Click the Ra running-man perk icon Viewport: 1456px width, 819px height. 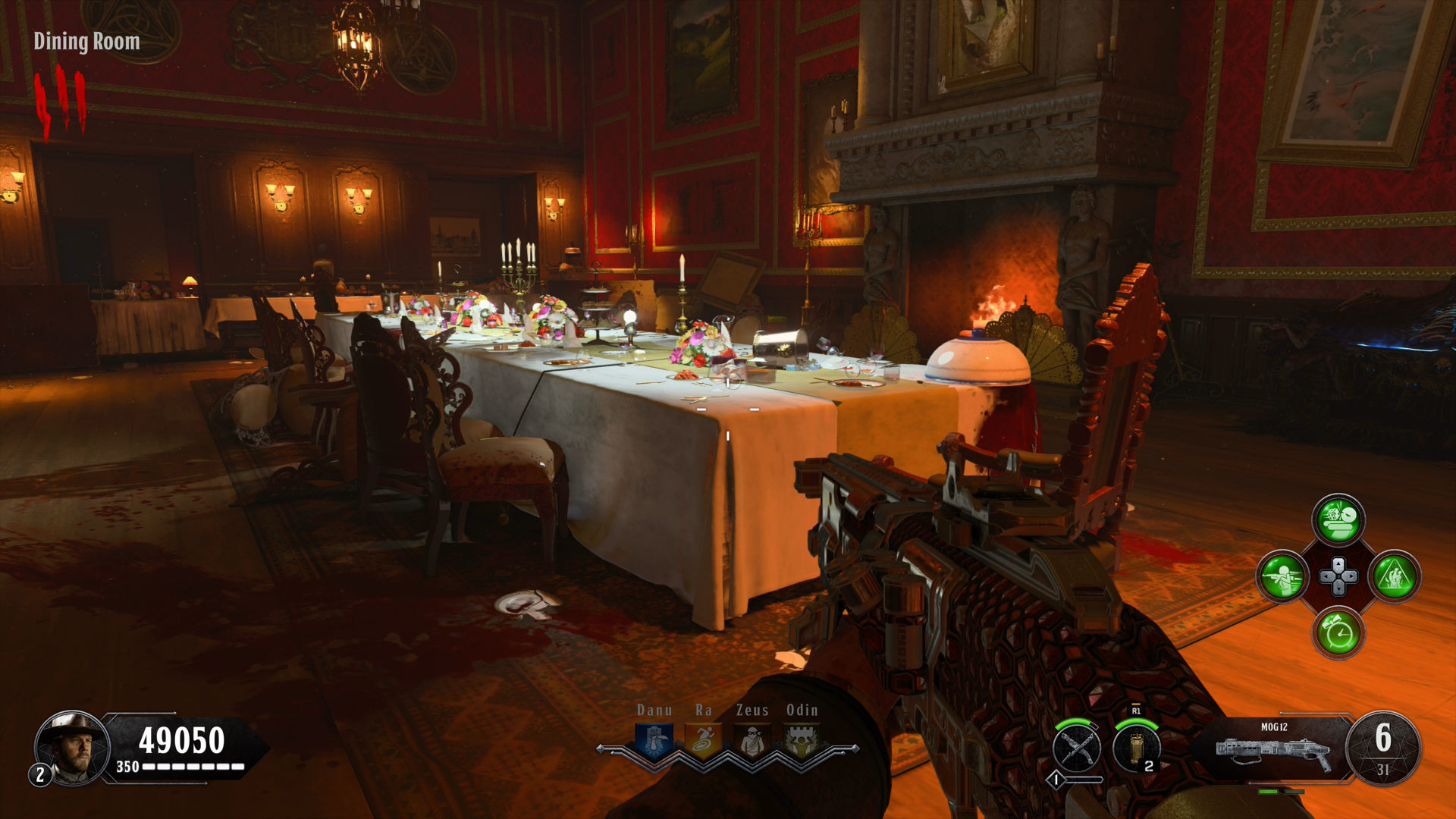(x=703, y=741)
